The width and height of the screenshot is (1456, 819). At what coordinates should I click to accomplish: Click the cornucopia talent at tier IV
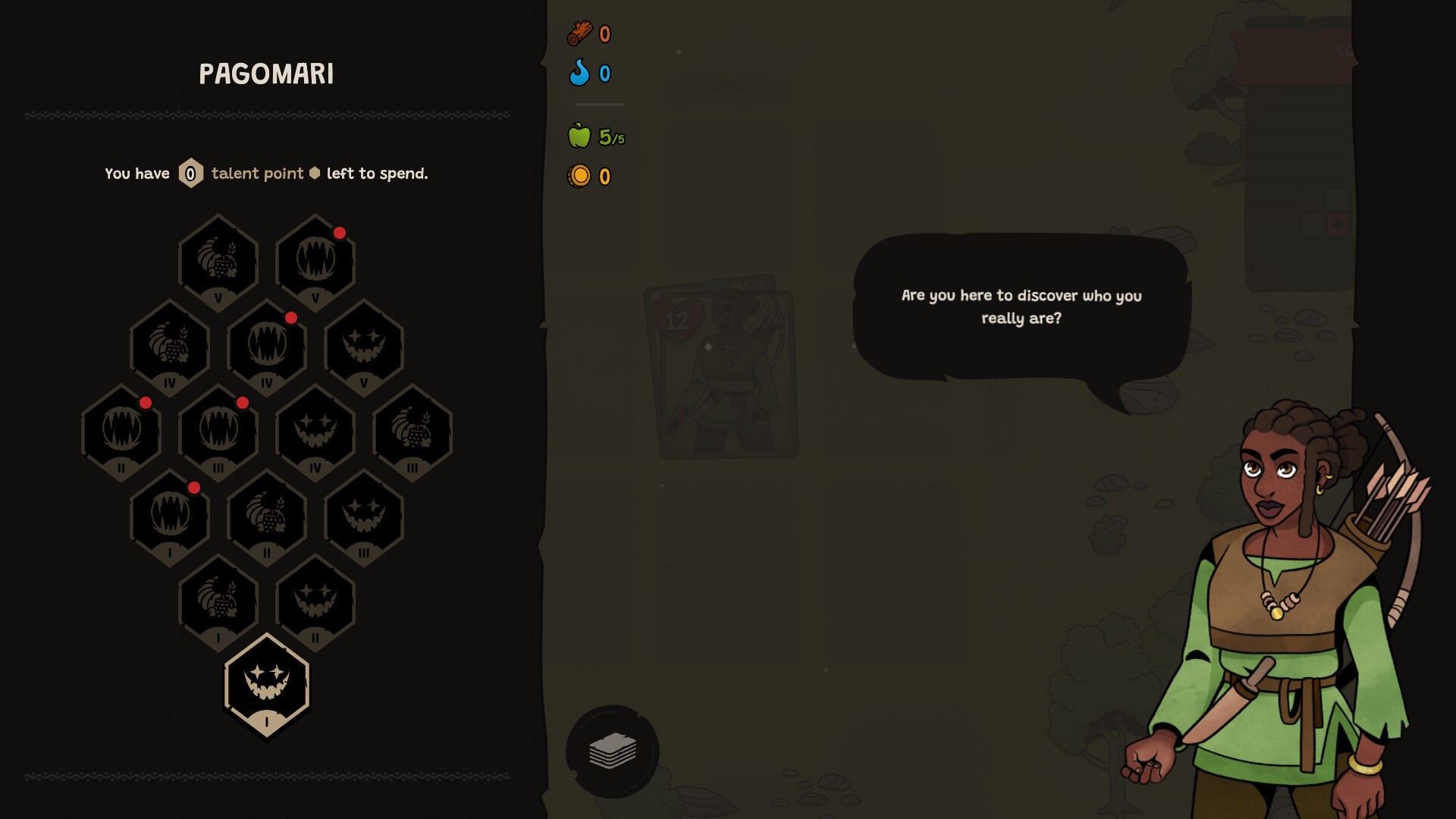click(x=168, y=347)
